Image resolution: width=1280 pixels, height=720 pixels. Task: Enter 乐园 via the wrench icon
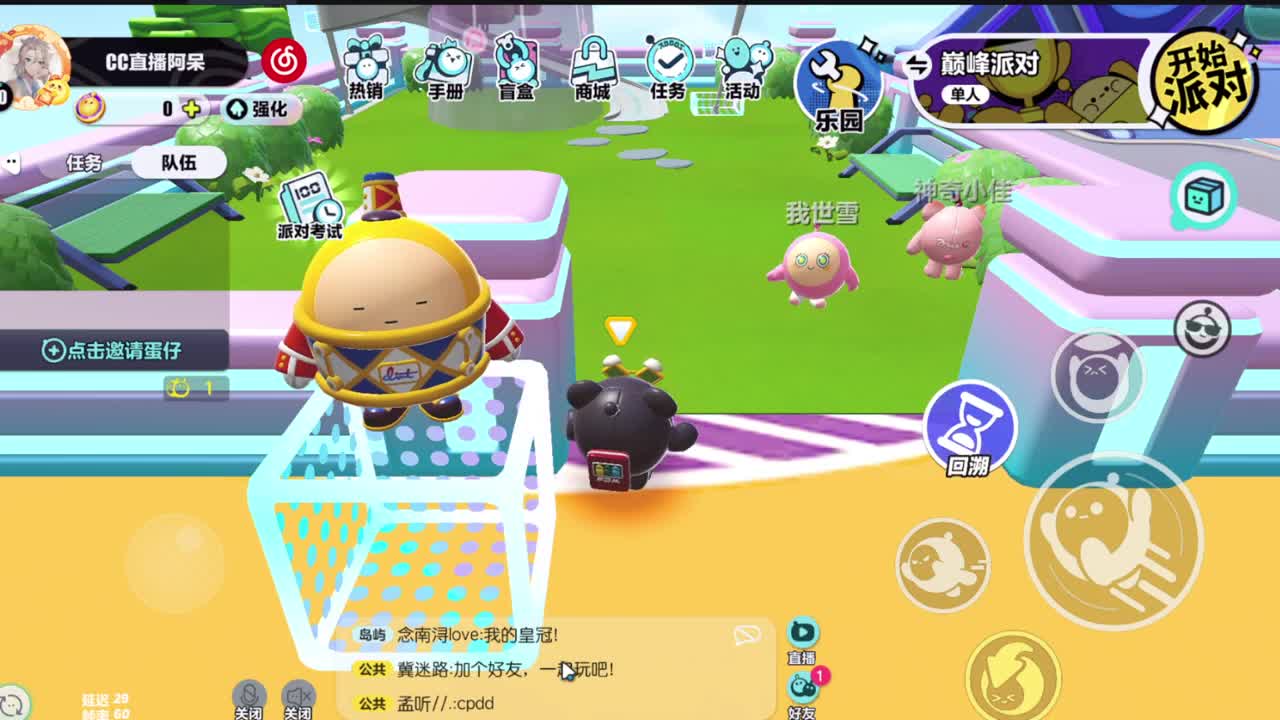pos(840,85)
